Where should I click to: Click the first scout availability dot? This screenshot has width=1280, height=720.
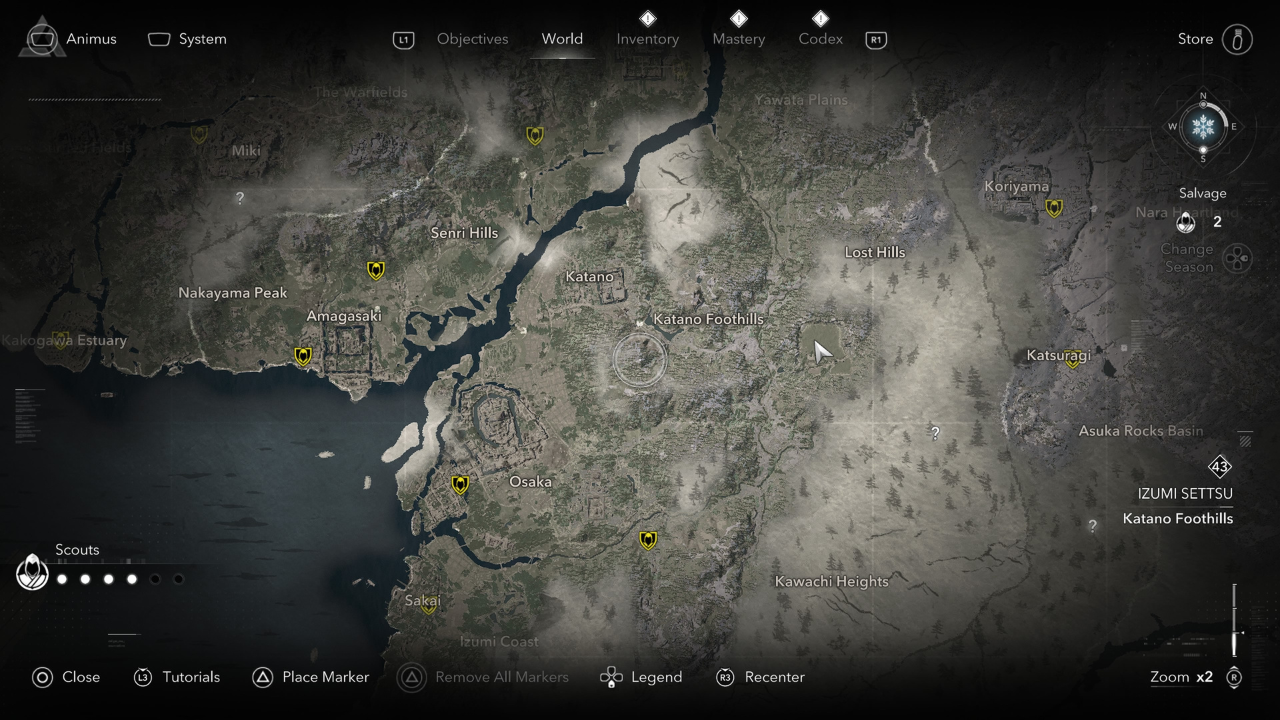(x=61, y=578)
